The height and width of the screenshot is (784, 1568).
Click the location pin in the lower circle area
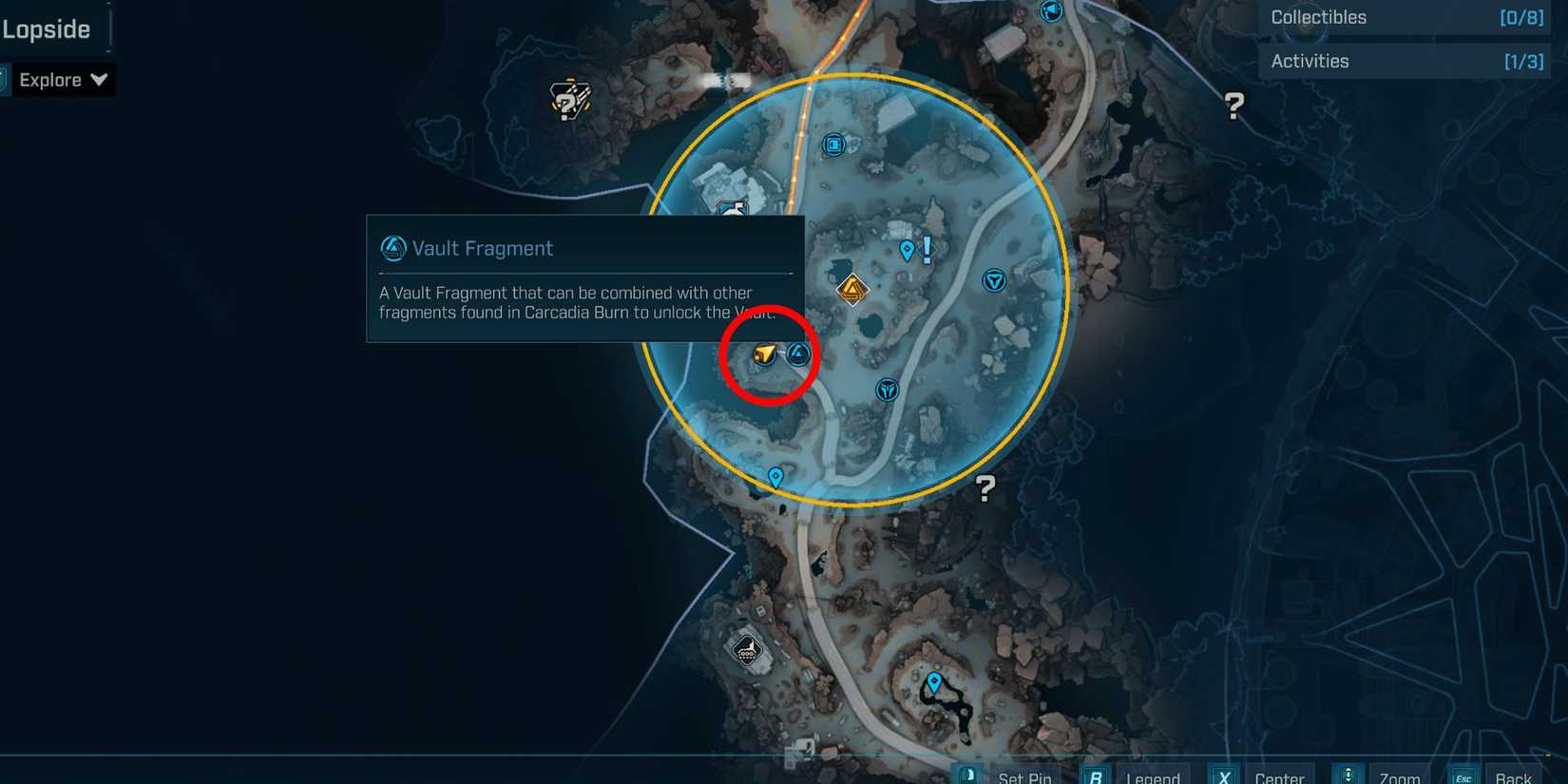(x=775, y=478)
